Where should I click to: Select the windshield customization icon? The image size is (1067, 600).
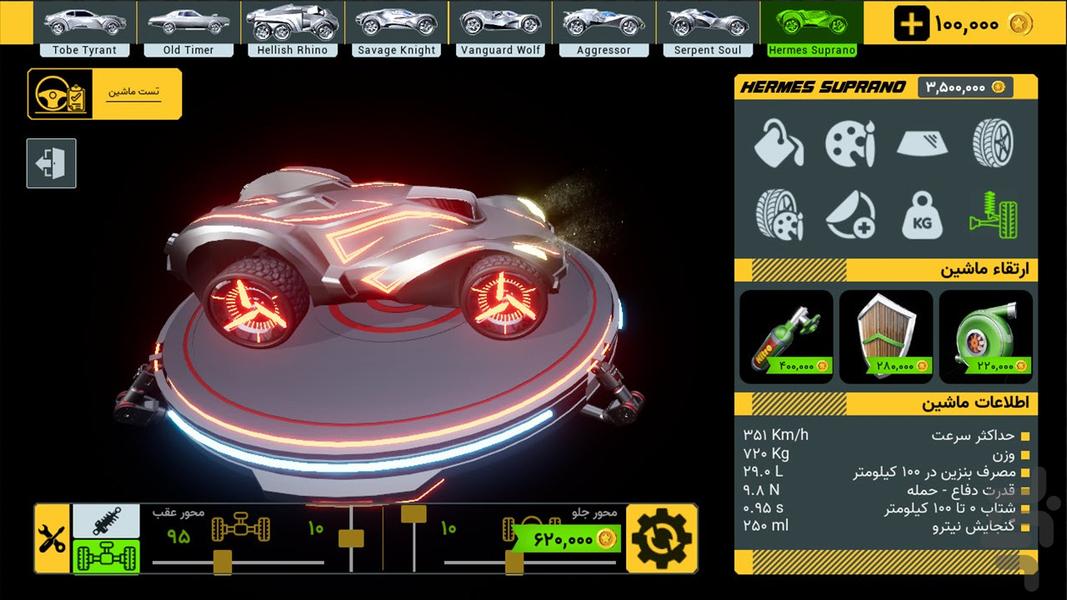tap(922, 143)
